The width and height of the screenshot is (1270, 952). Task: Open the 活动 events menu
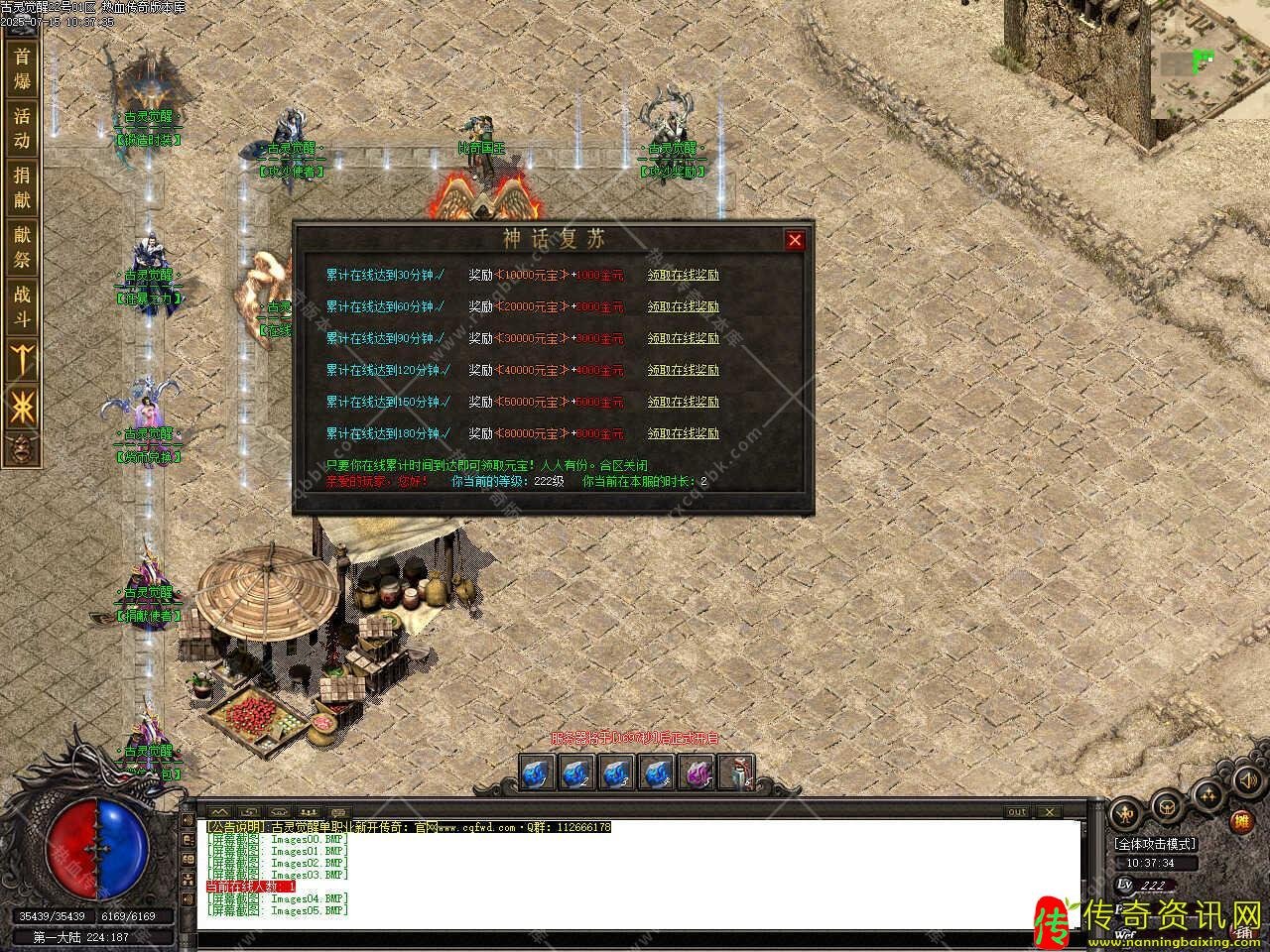[22, 128]
